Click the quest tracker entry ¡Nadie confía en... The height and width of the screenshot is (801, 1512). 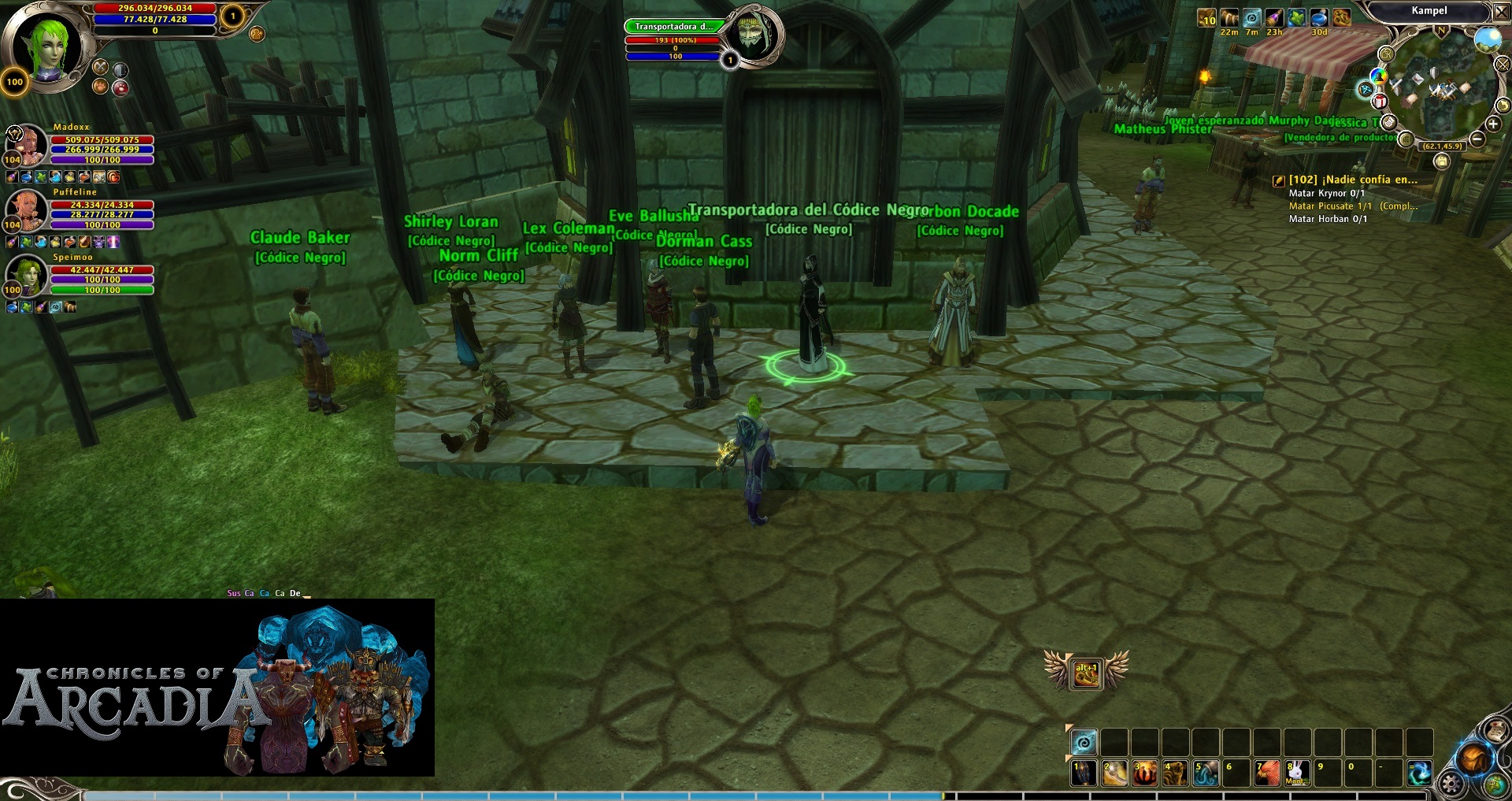pyautogui.click(x=1352, y=180)
